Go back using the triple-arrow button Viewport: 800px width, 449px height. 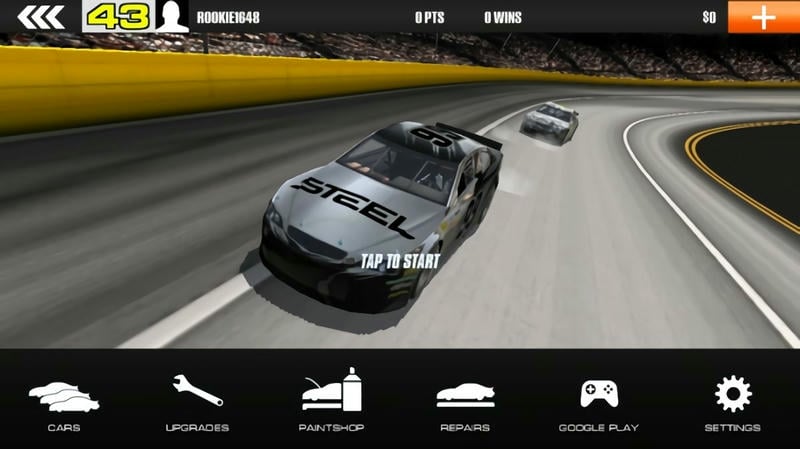(40, 16)
